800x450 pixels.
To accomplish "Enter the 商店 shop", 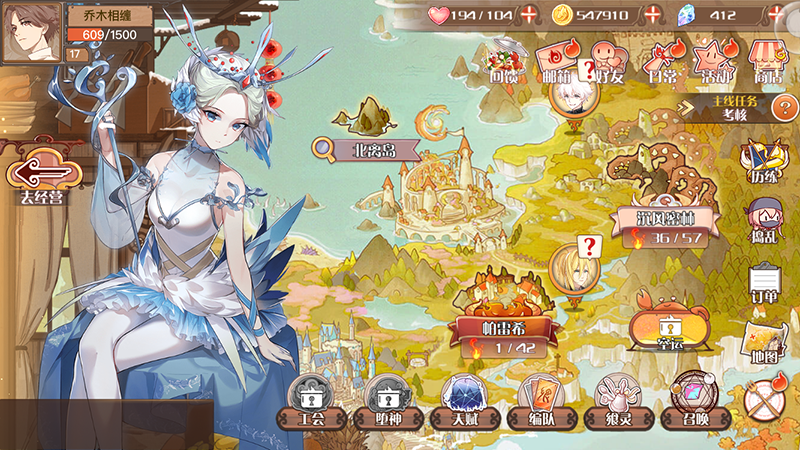I will click(767, 60).
